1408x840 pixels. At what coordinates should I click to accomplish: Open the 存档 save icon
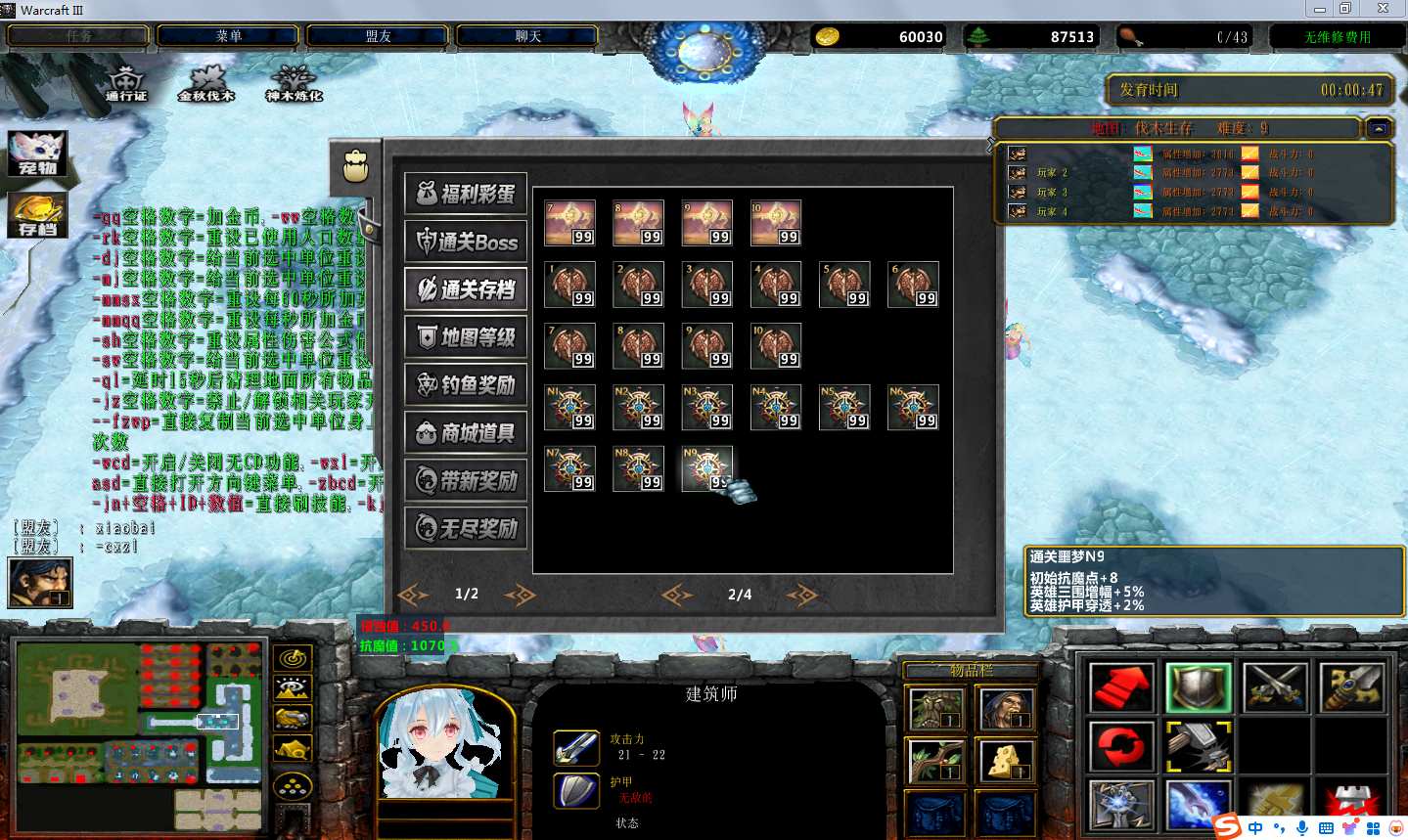[38, 214]
